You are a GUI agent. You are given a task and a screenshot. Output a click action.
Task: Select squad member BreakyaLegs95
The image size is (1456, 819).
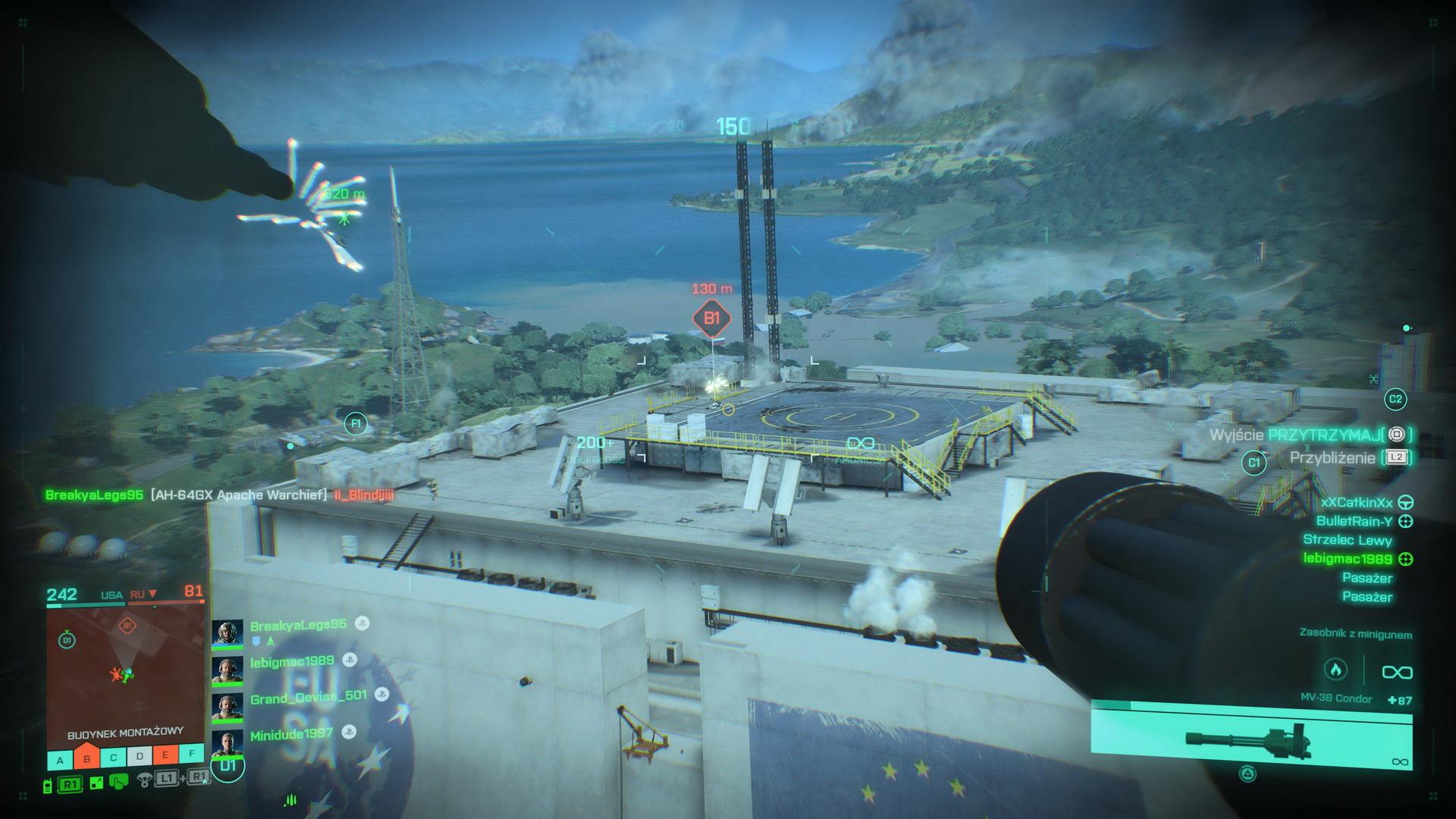[x=298, y=625]
